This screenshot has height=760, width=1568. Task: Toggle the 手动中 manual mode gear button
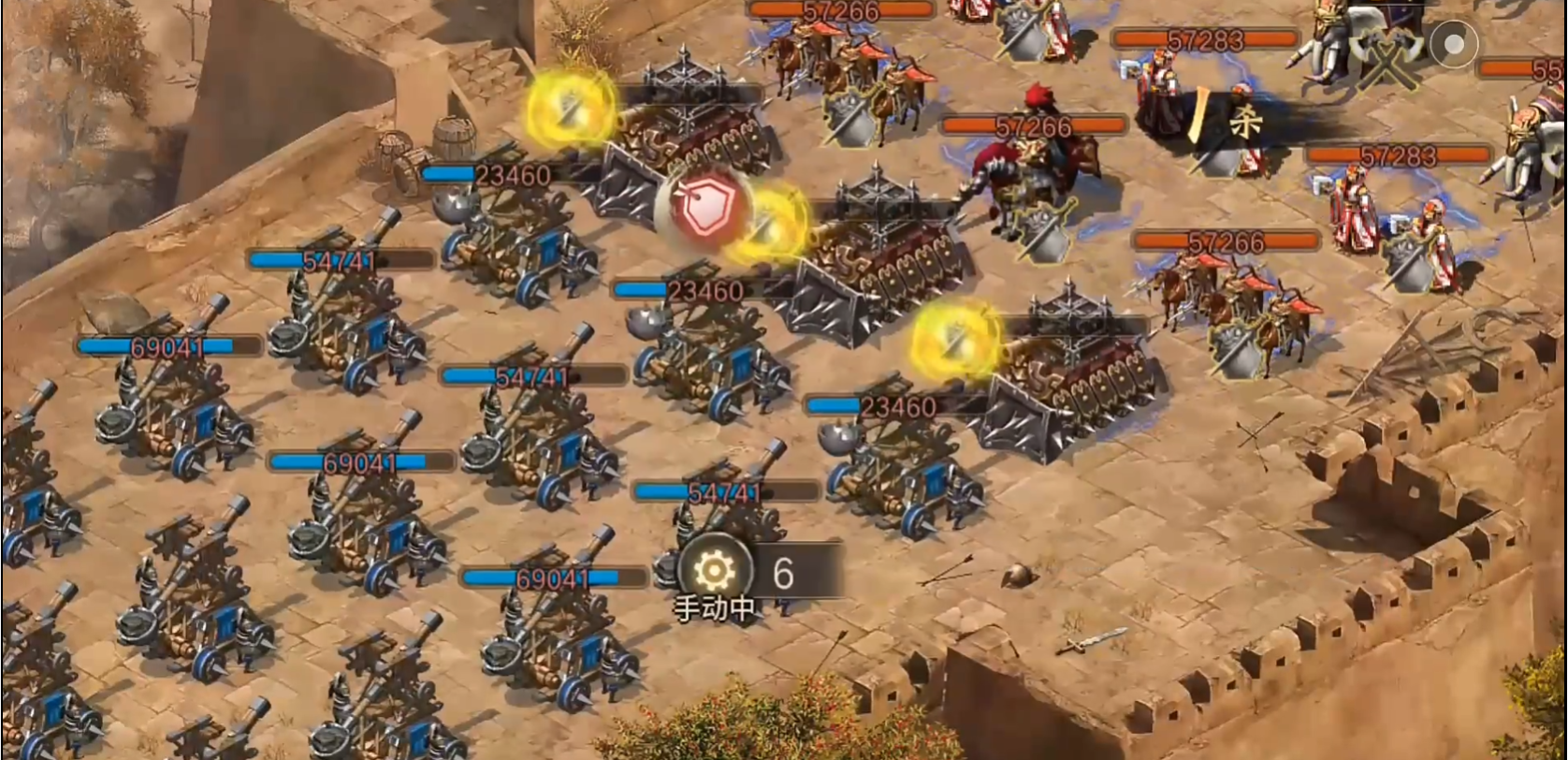pyautogui.click(x=715, y=569)
